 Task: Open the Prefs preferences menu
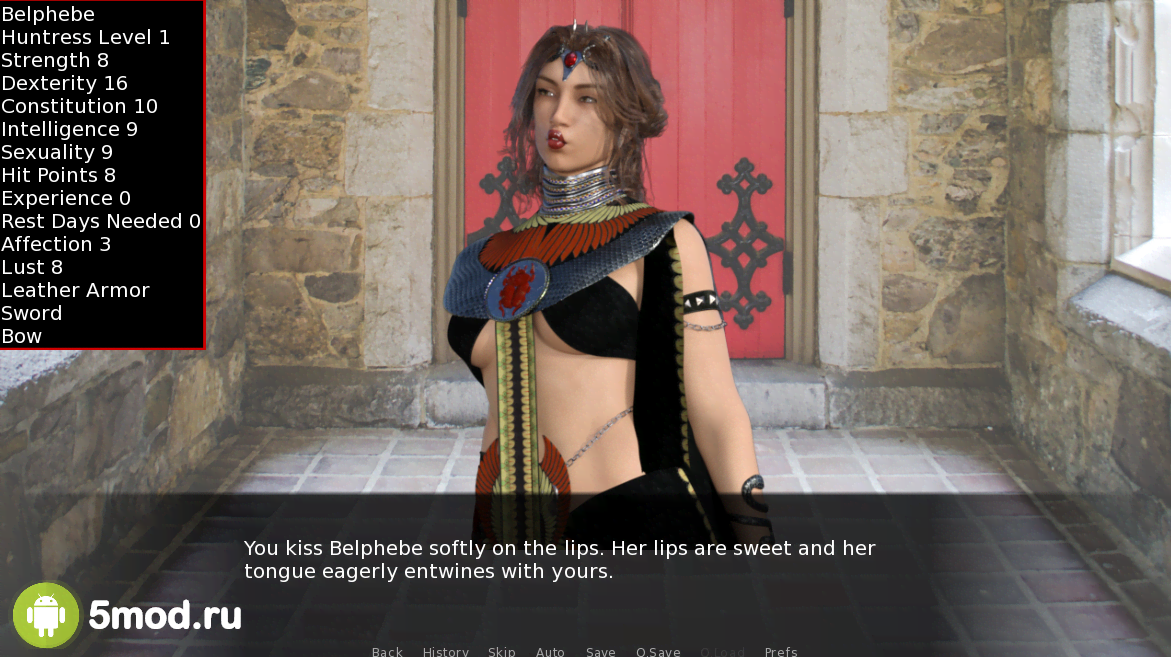[x=781, y=651]
